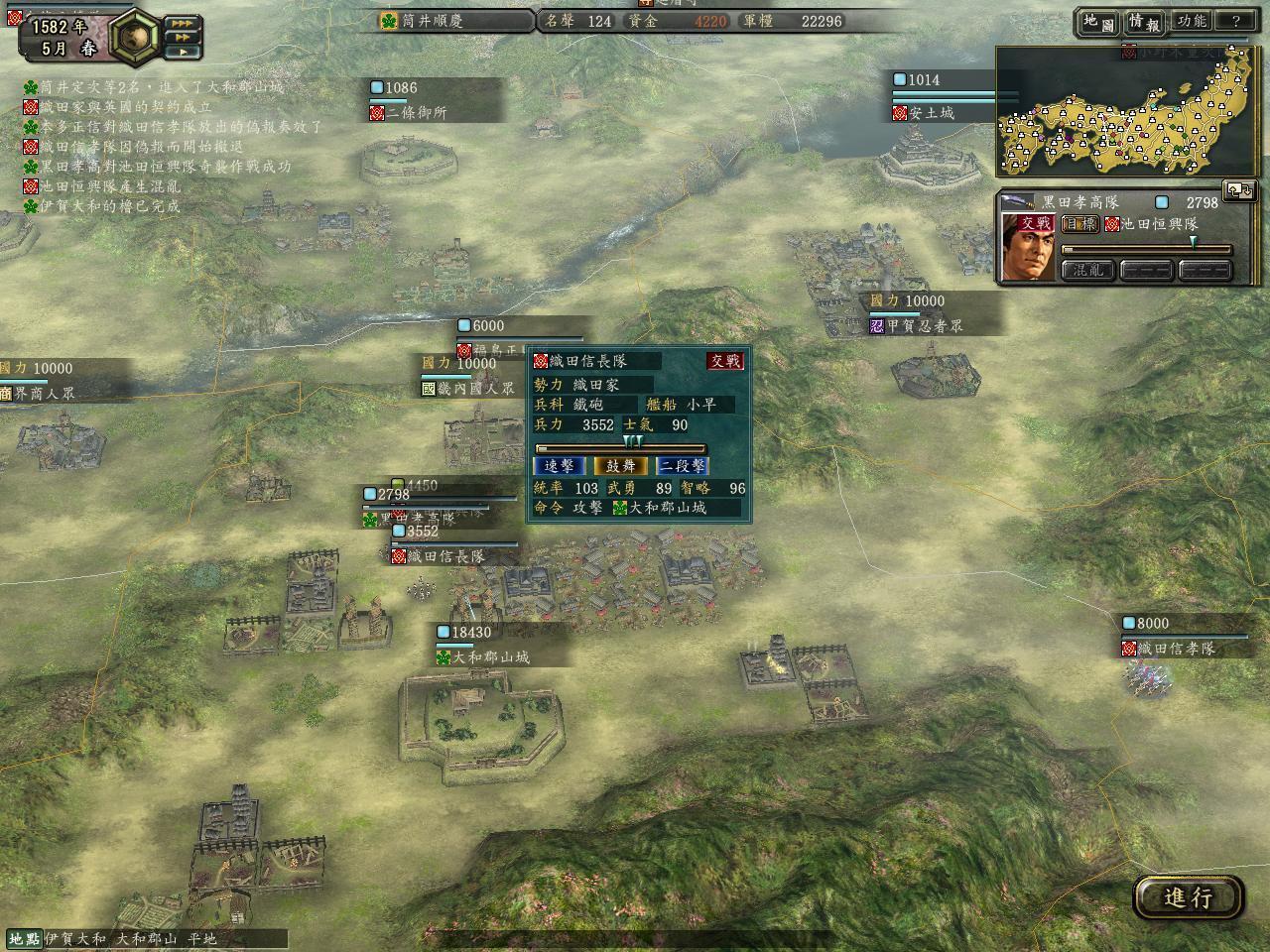Open the 地圖 map menu
The height and width of the screenshot is (952, 1270).
point(1097,21)
